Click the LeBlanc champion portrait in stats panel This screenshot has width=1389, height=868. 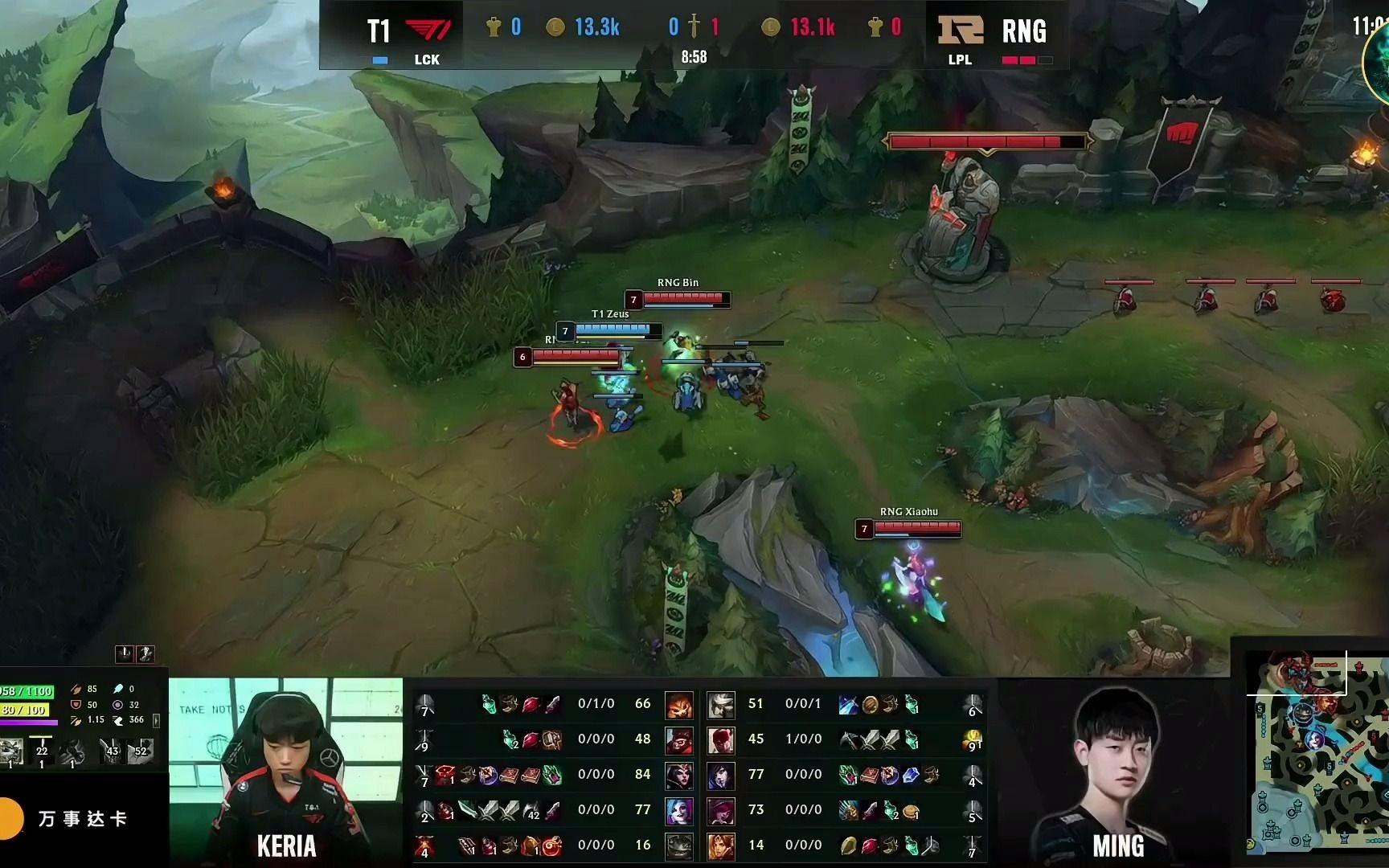click(x=680, y=774)
